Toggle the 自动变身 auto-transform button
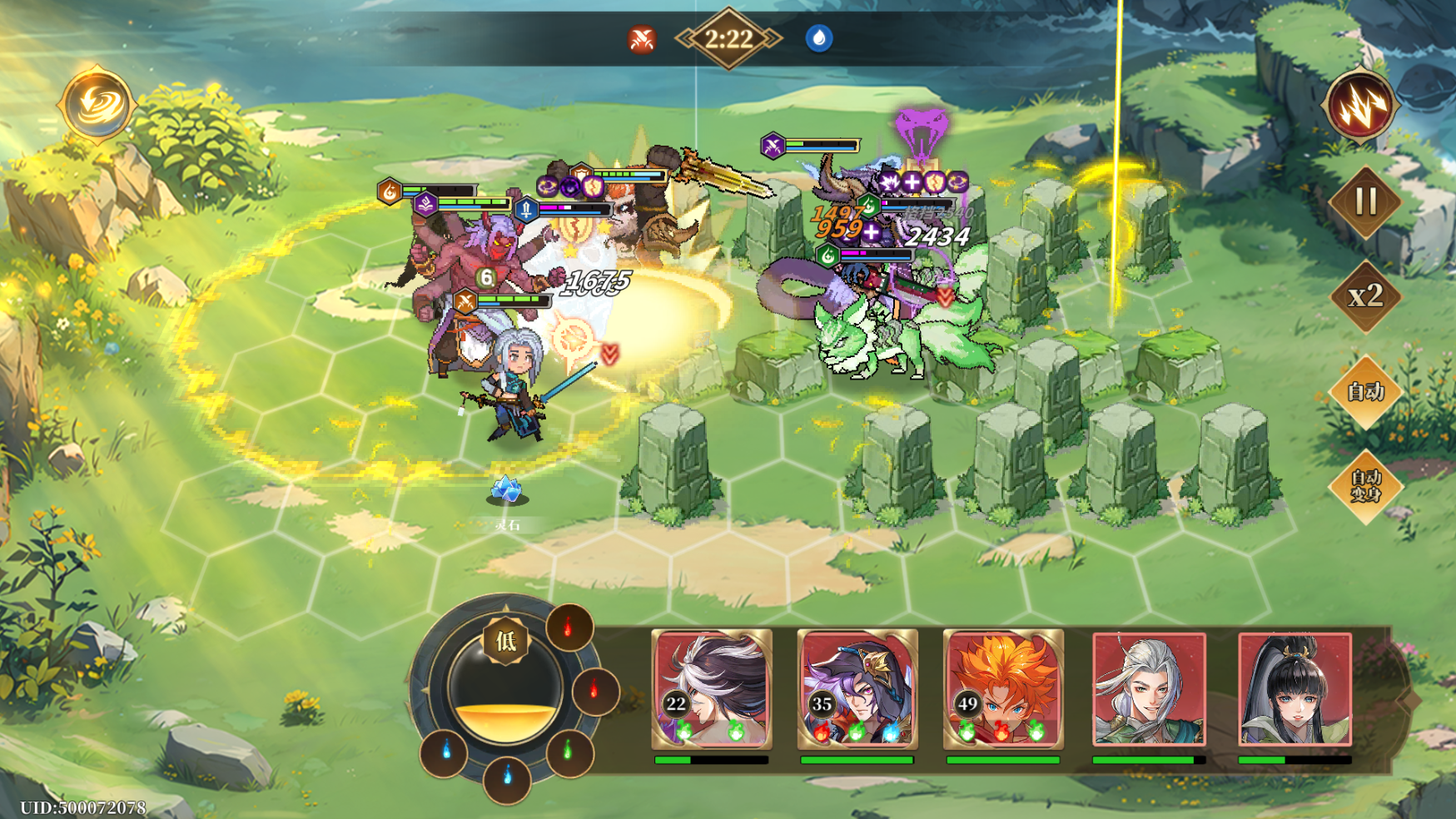 [x=1365, y=486]
